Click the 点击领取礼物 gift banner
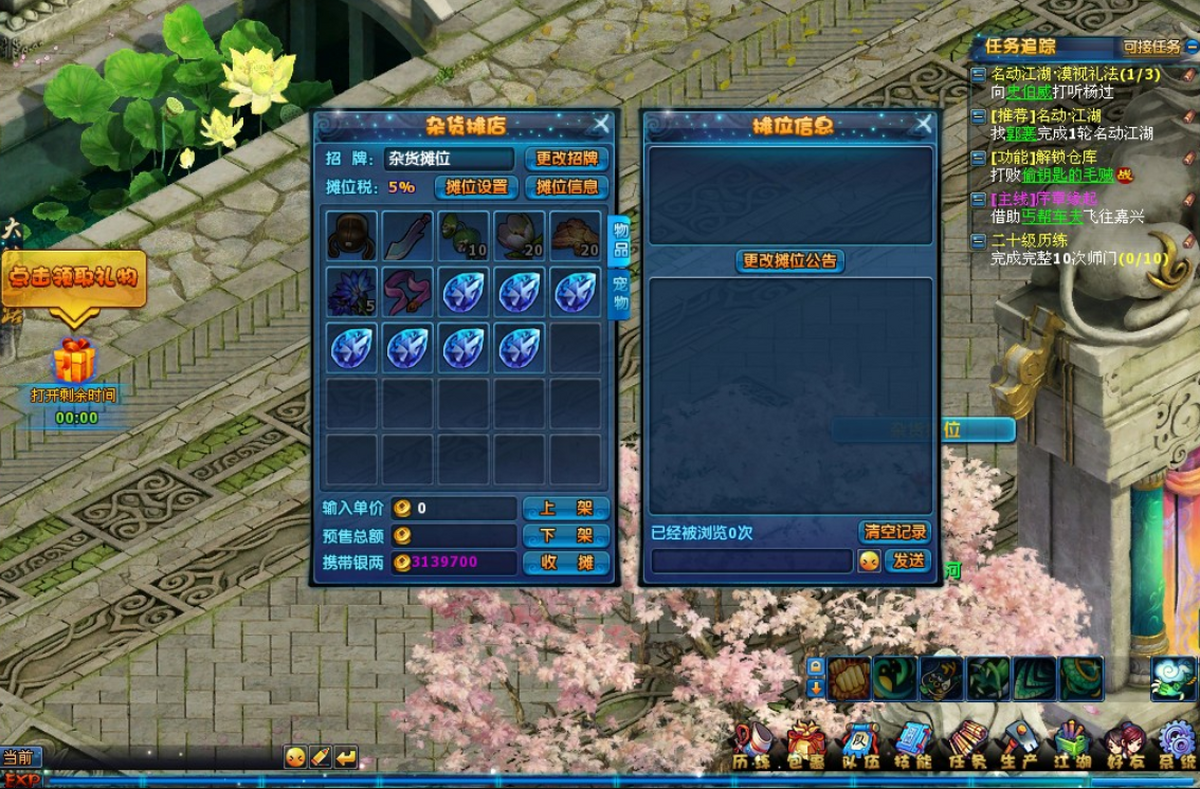Image resolution: width=1200 pixels, height=789 pixels. [74, 278]
